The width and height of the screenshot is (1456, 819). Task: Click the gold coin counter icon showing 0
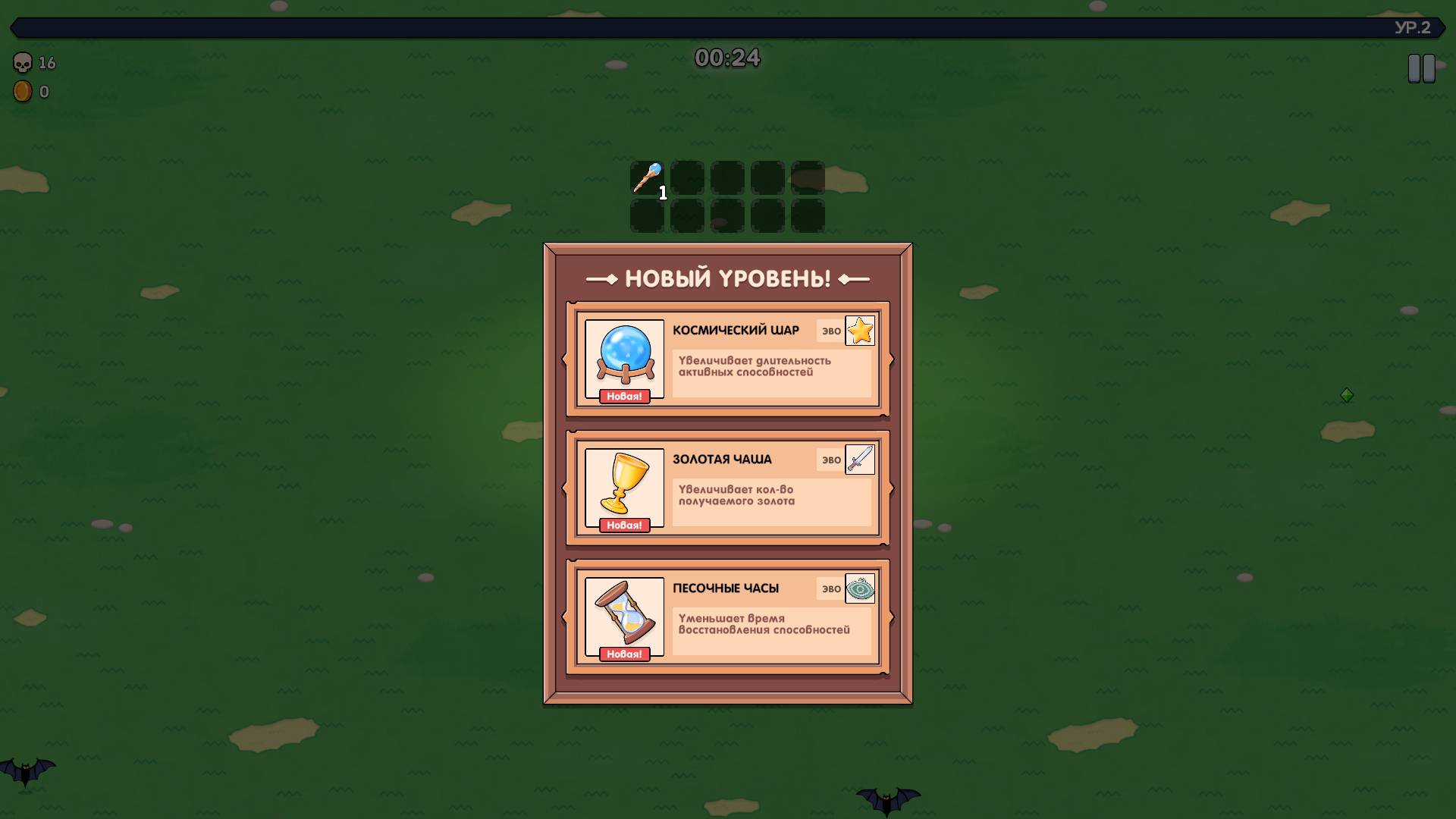22,91
